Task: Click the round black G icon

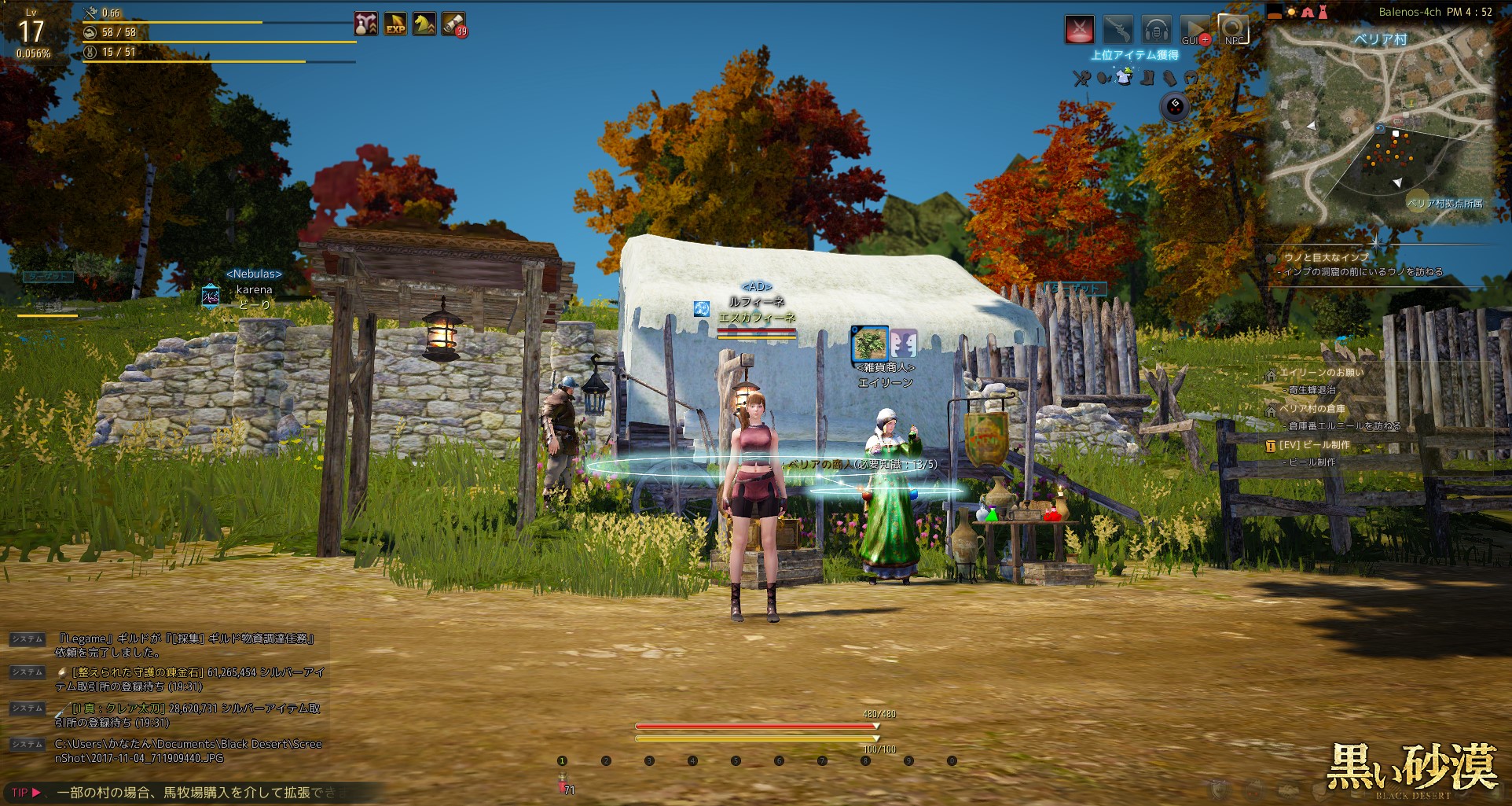Action: (1176, 105)
